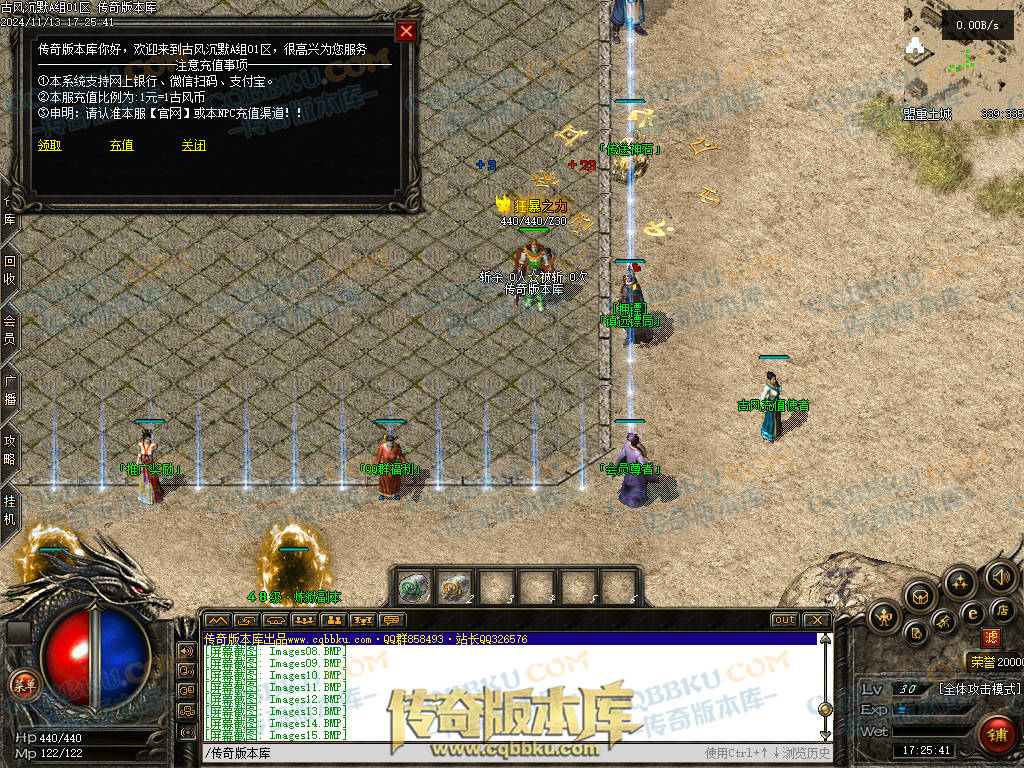Screen dimensions: 1024x768
Task: Use the orange scroll in hotbar slot two
Action: [x=455, y=586]
